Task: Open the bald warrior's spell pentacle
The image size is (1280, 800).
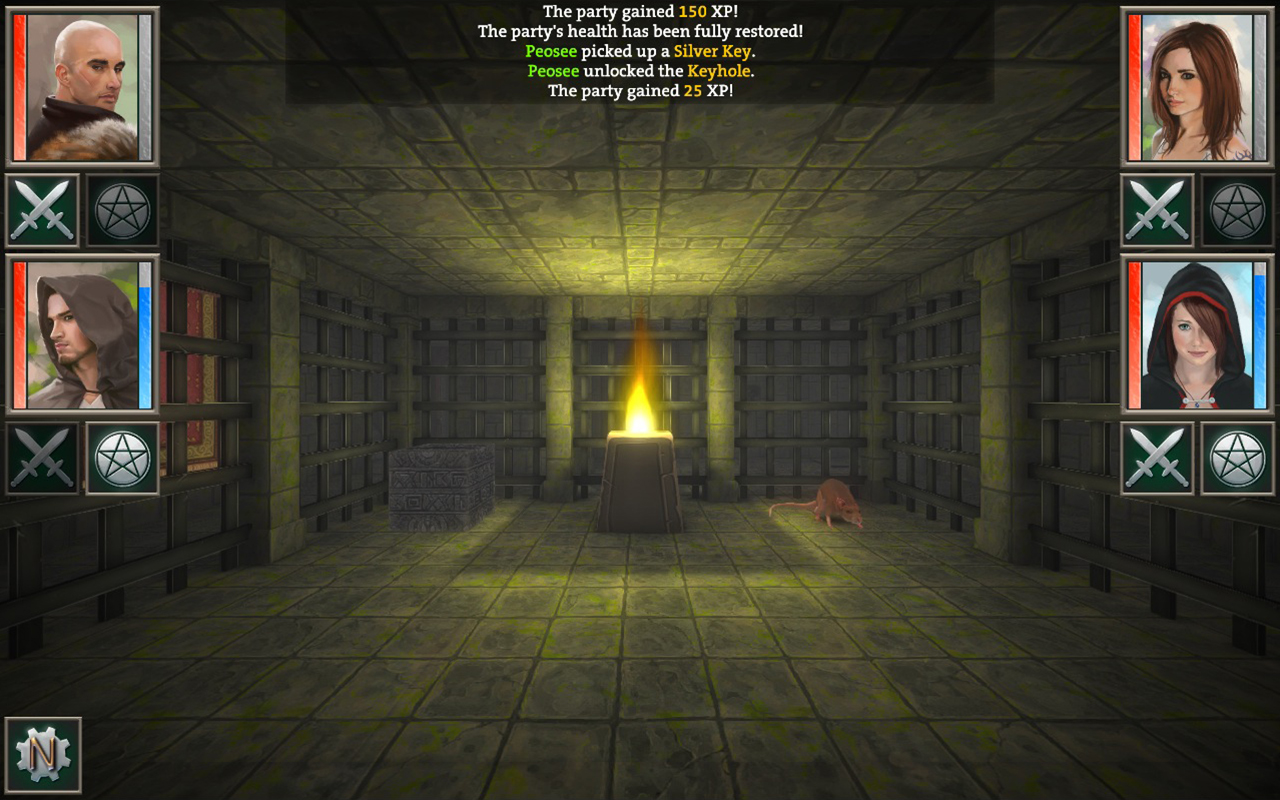Action: click(x=120, y=210)
